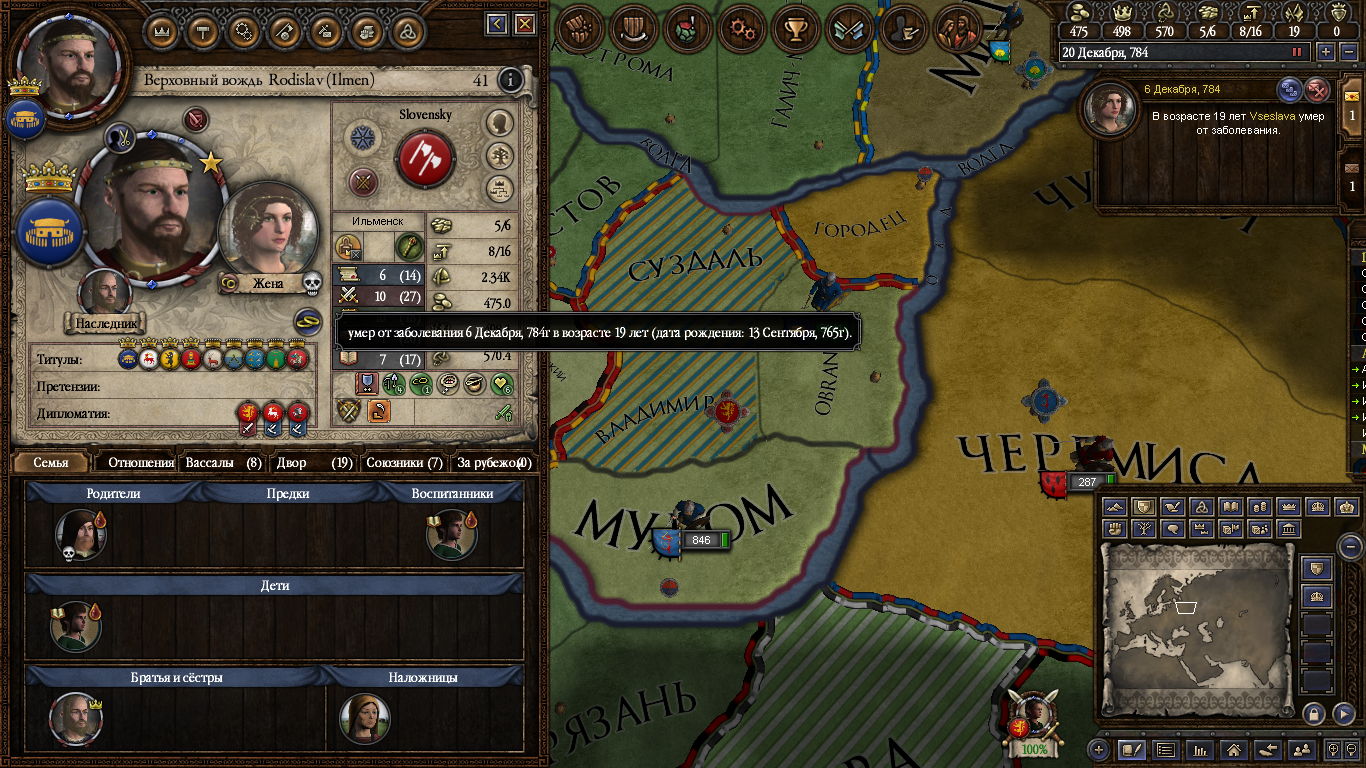Decrease game speed with minus button
The image size is (1366, 768).
(1346, 52)
